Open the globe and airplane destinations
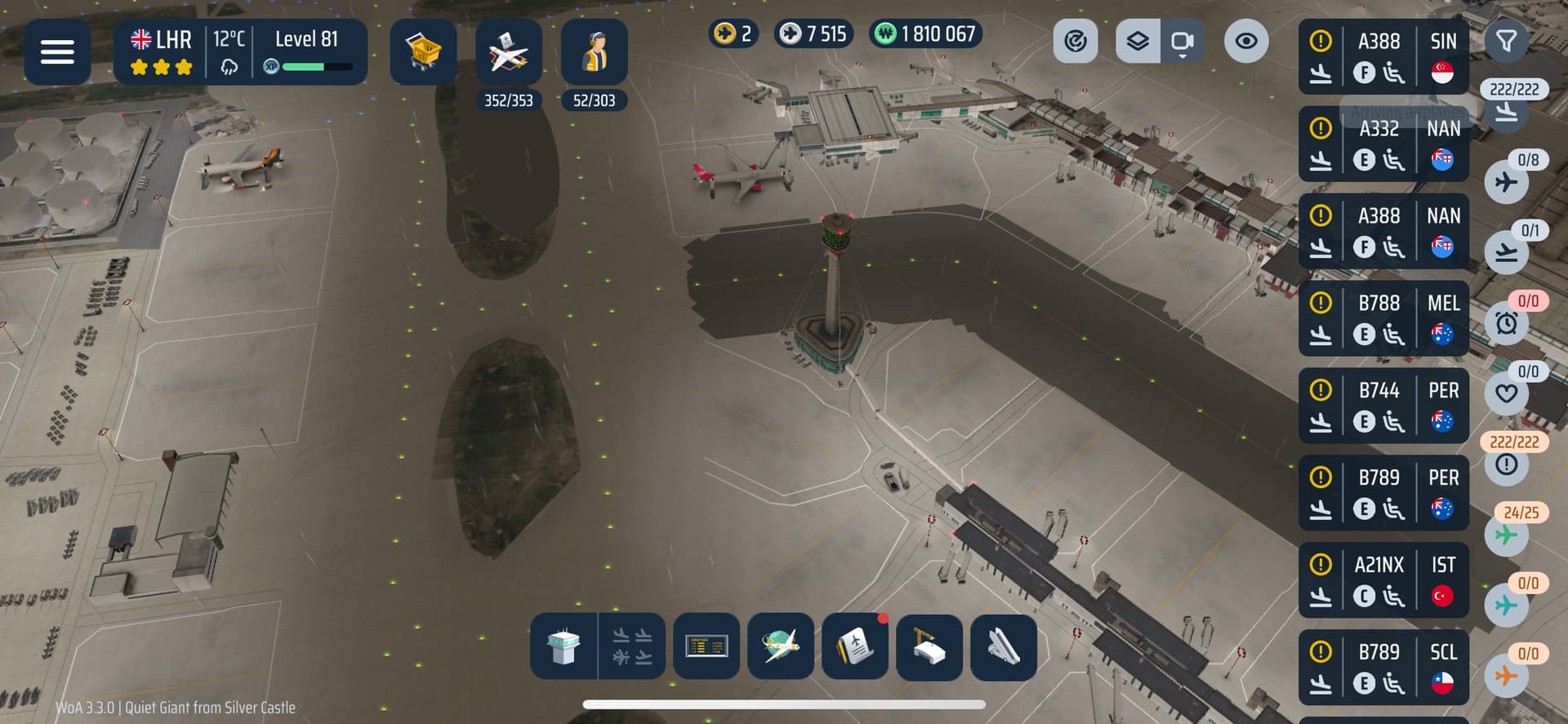The width and height of the screenshot is (1568, 724). point(781,646)
